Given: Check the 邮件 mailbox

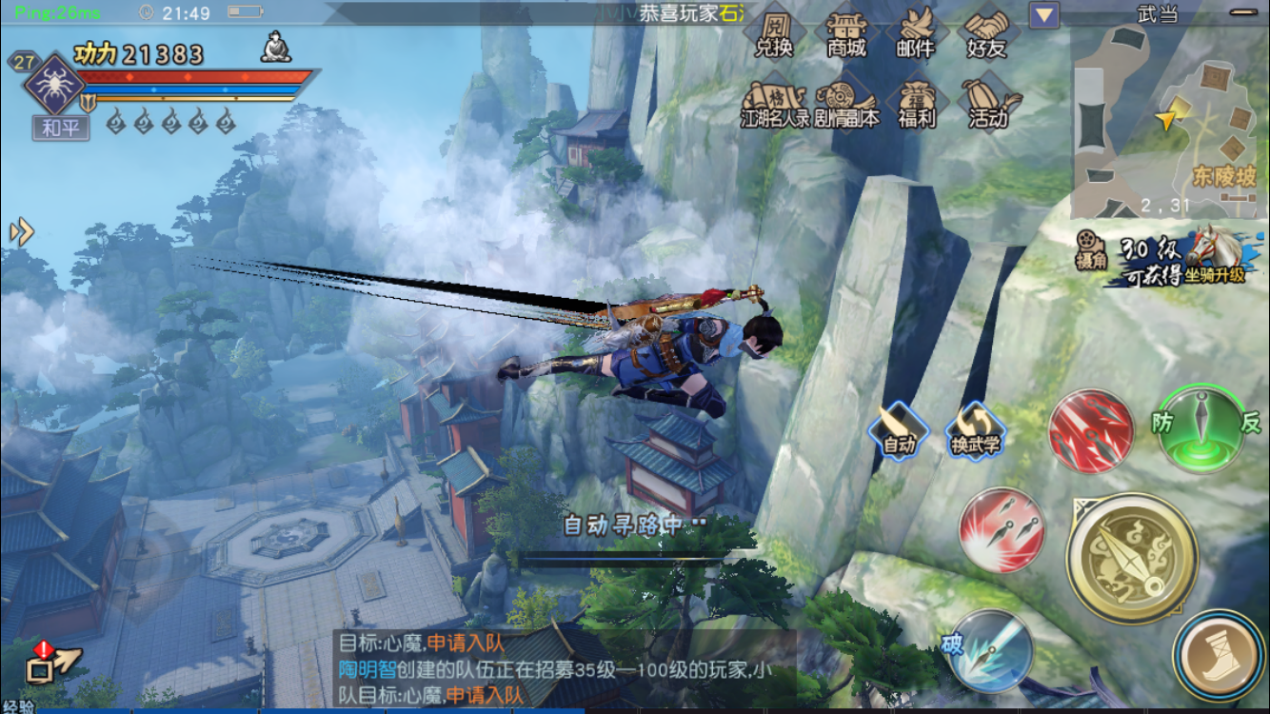Looking at the screenshot, I should (x=915, y=34).
